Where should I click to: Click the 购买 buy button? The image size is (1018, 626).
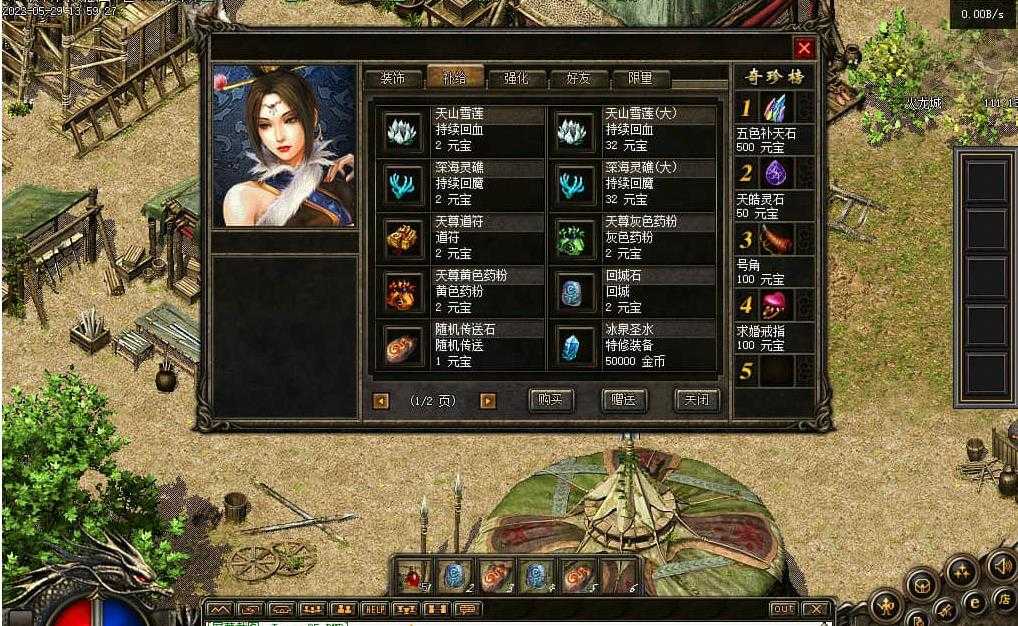(550, 400)
